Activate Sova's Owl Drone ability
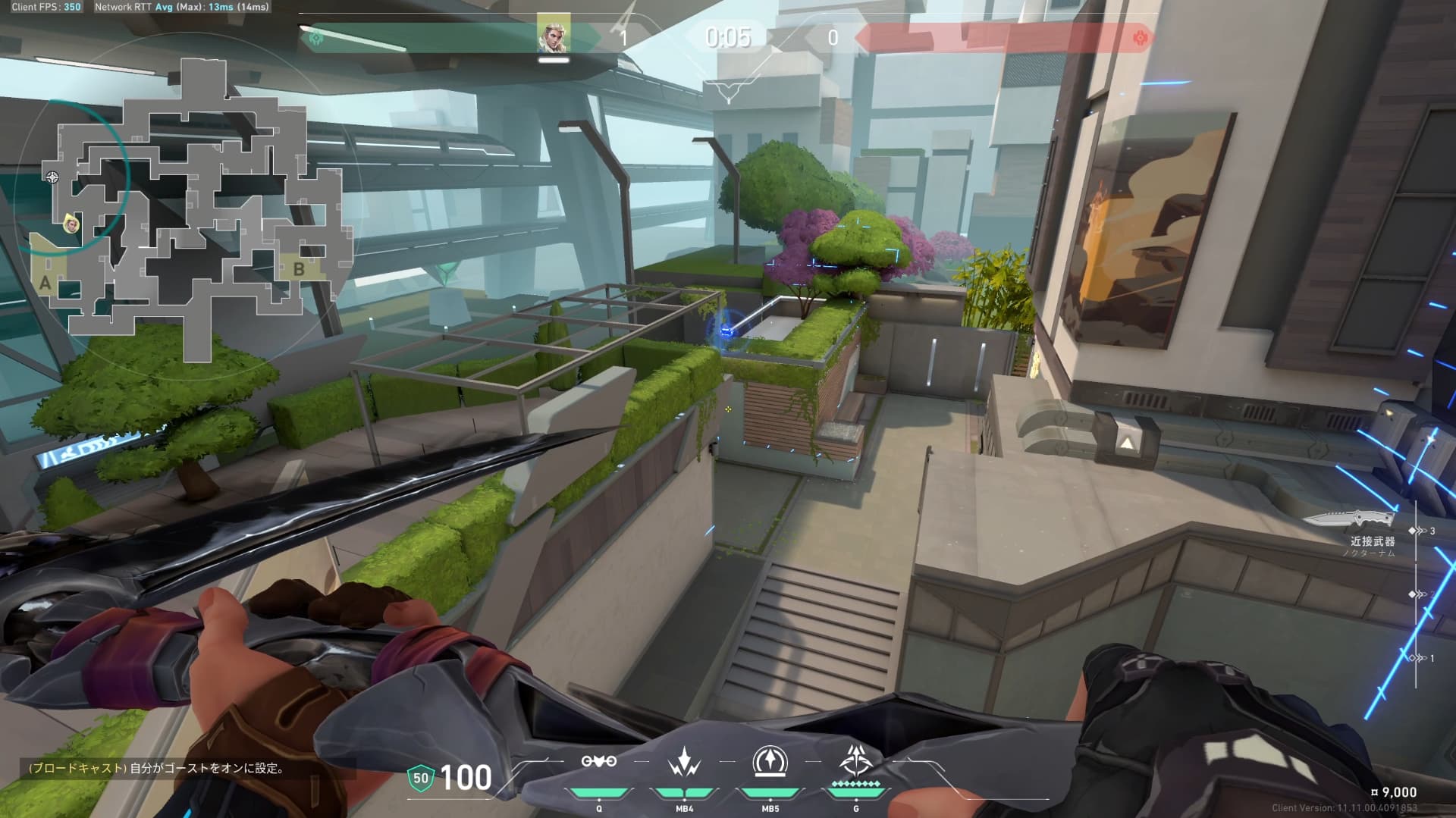The height and width of the screenshot is (818, 1456). 598,762
